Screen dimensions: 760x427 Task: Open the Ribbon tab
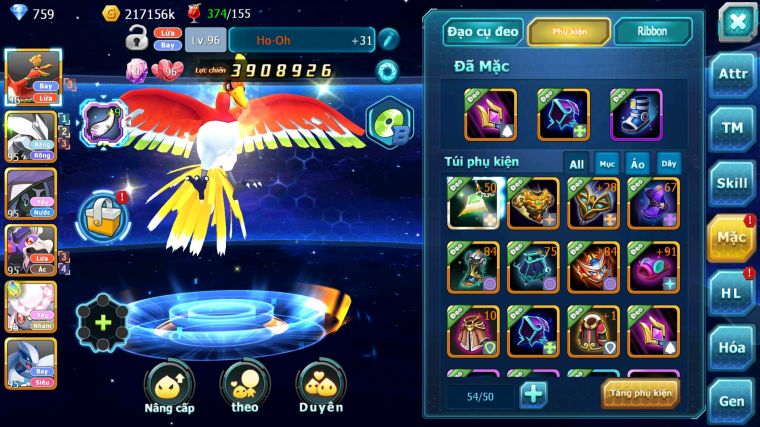pos(652,32)
